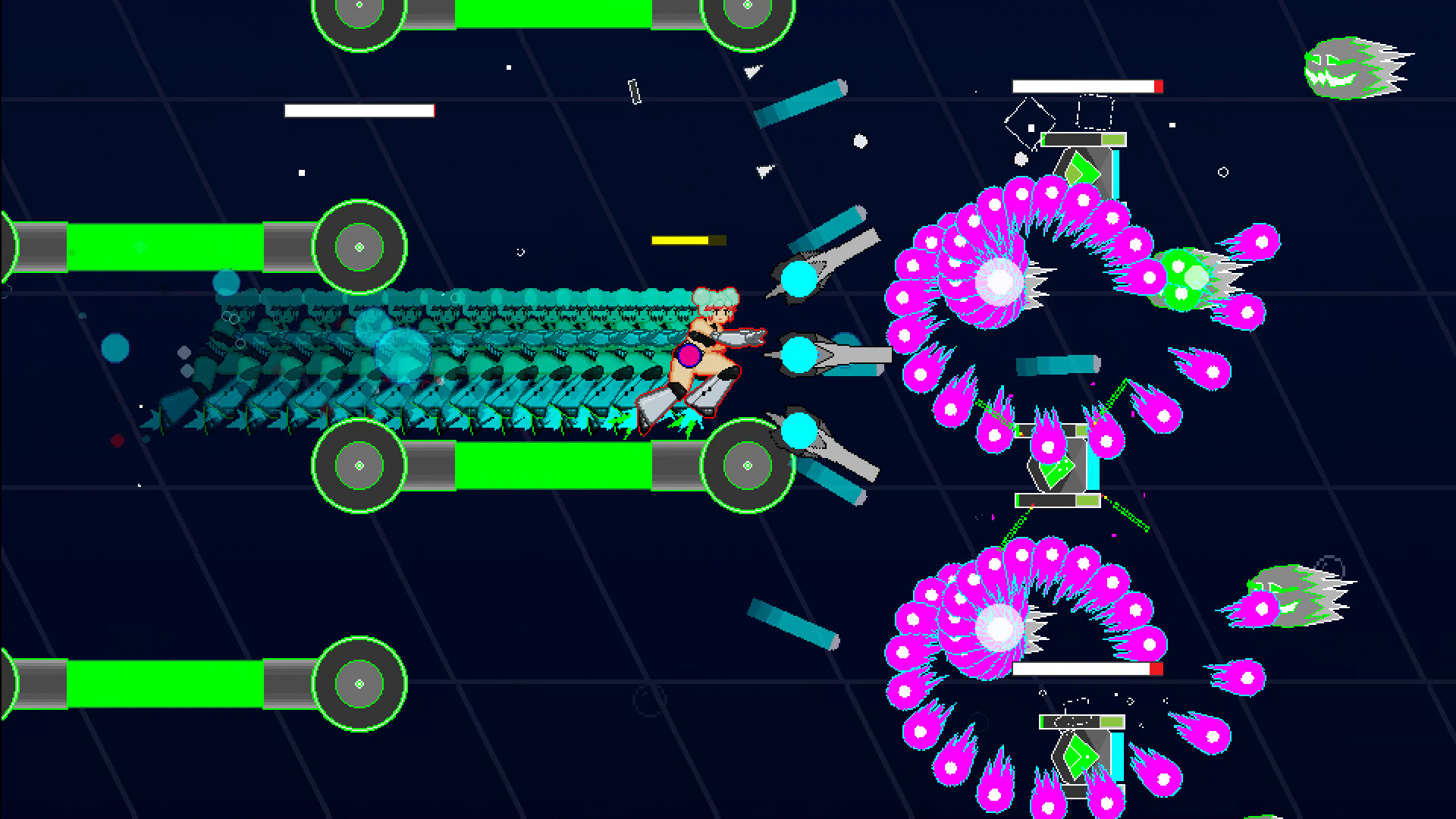Select the glowing white core of the upper pink swarm

[x=997, y=284]
